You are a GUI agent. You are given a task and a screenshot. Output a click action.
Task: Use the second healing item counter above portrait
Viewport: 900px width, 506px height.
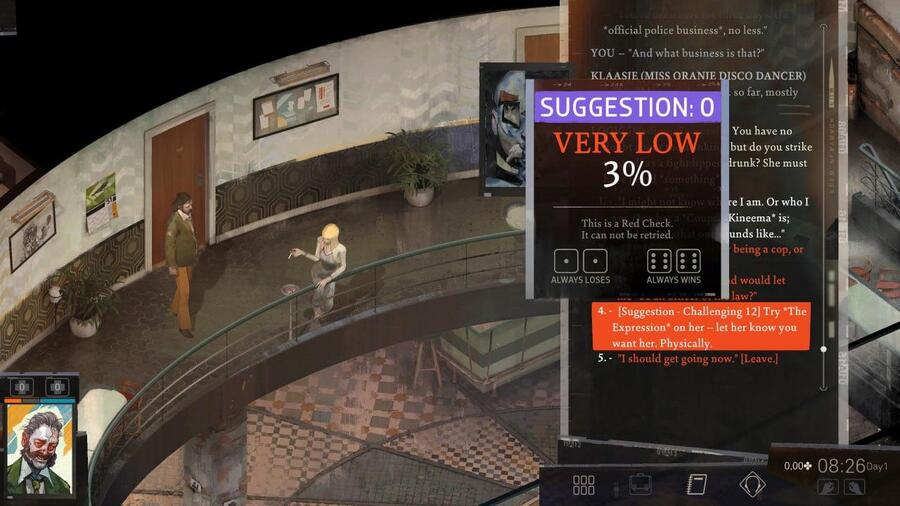point(57,387)
